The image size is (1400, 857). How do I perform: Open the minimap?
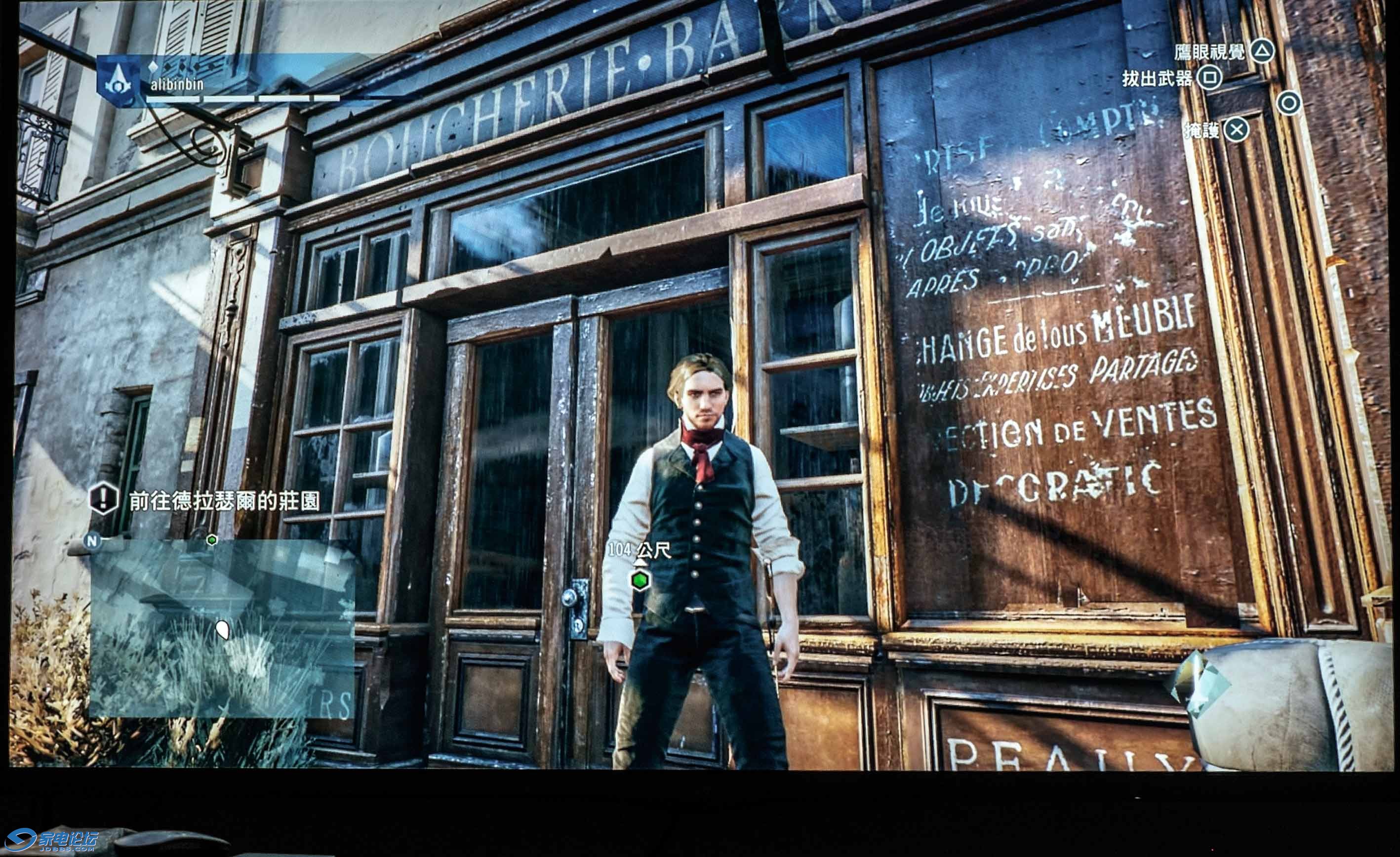pos(222,627)
